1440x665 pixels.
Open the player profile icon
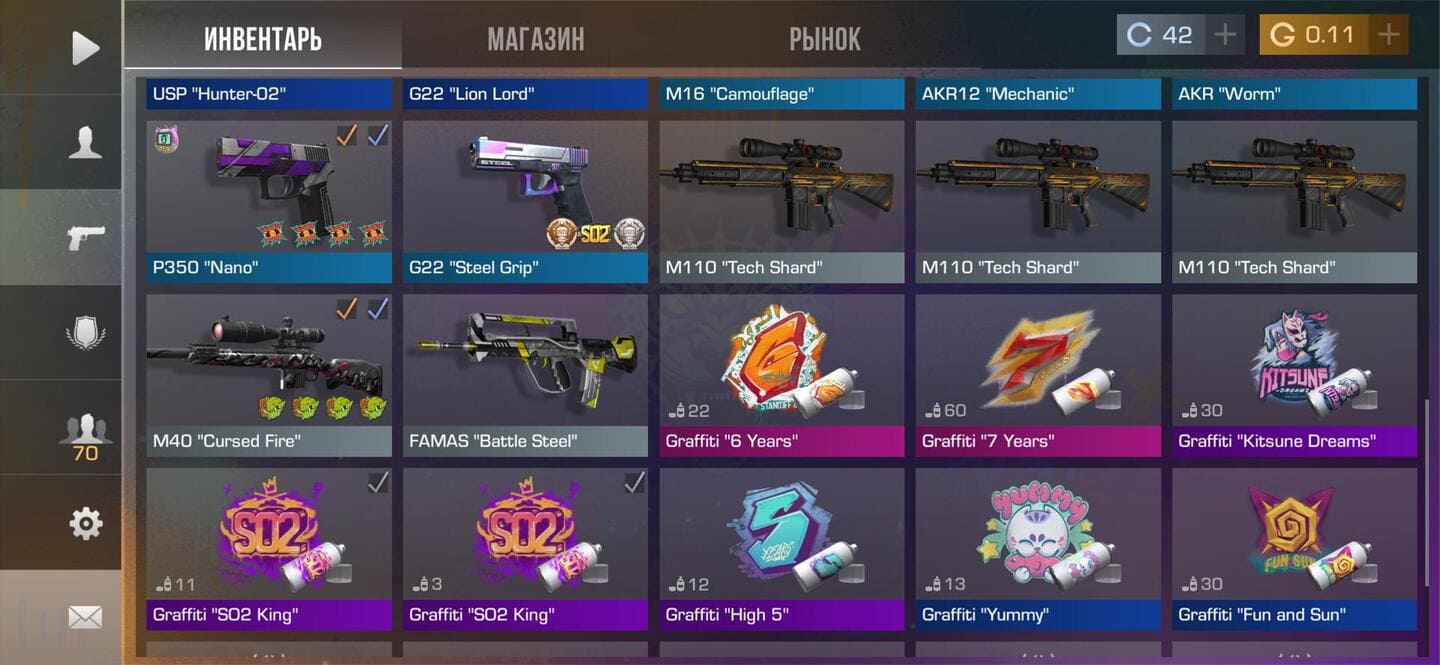point(85,142)
